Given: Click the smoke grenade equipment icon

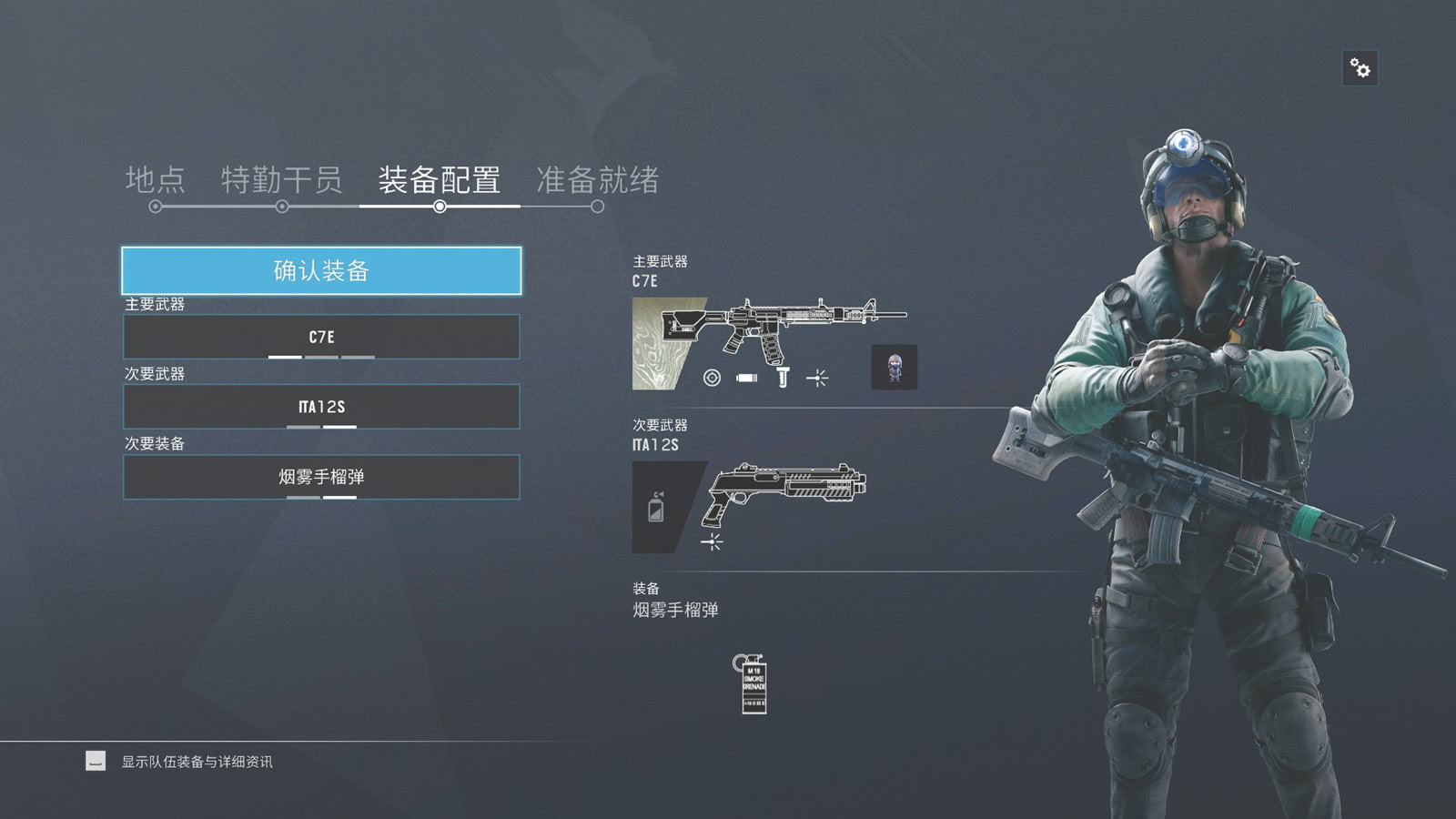Looking at the screenshot, I should point(752,683).
